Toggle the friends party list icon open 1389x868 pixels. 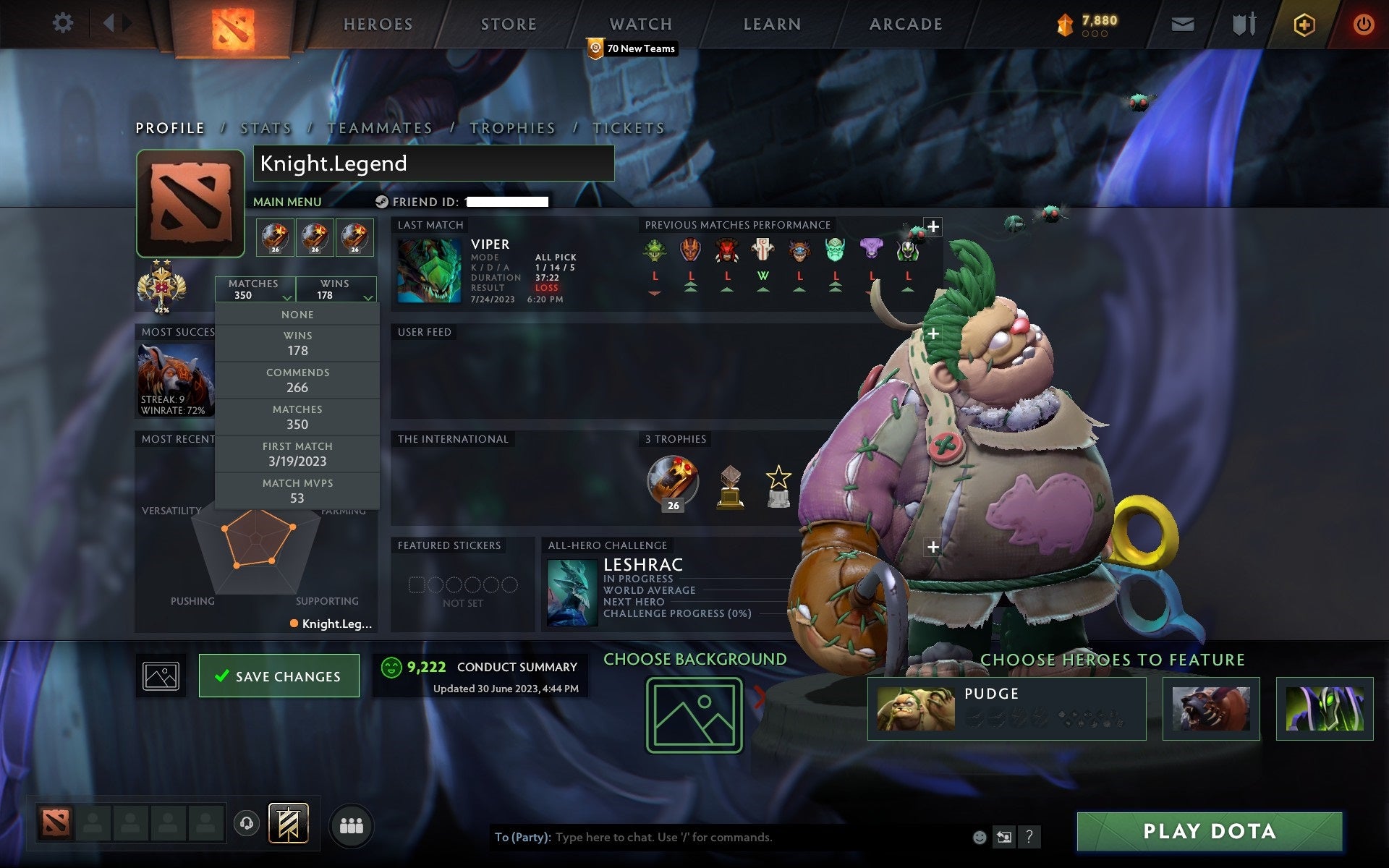tap(352, 825)
